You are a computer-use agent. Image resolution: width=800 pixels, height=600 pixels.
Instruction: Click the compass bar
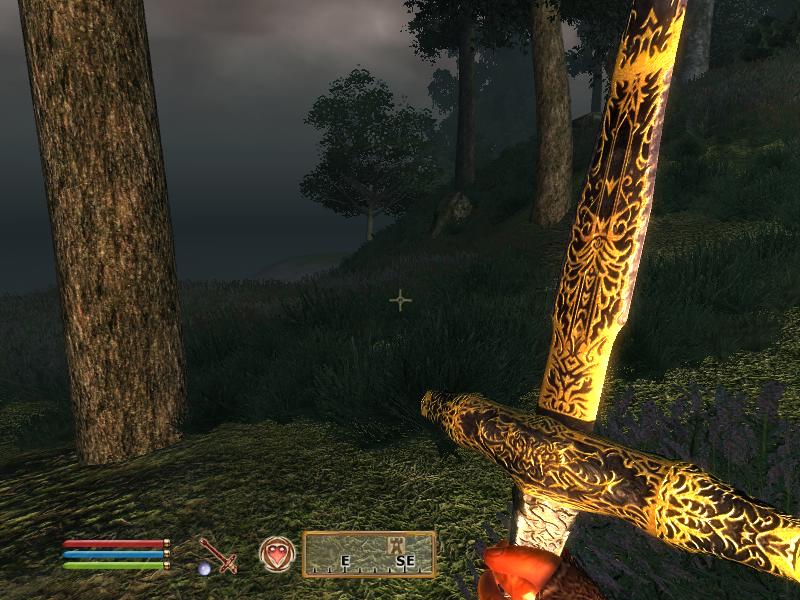369,554
